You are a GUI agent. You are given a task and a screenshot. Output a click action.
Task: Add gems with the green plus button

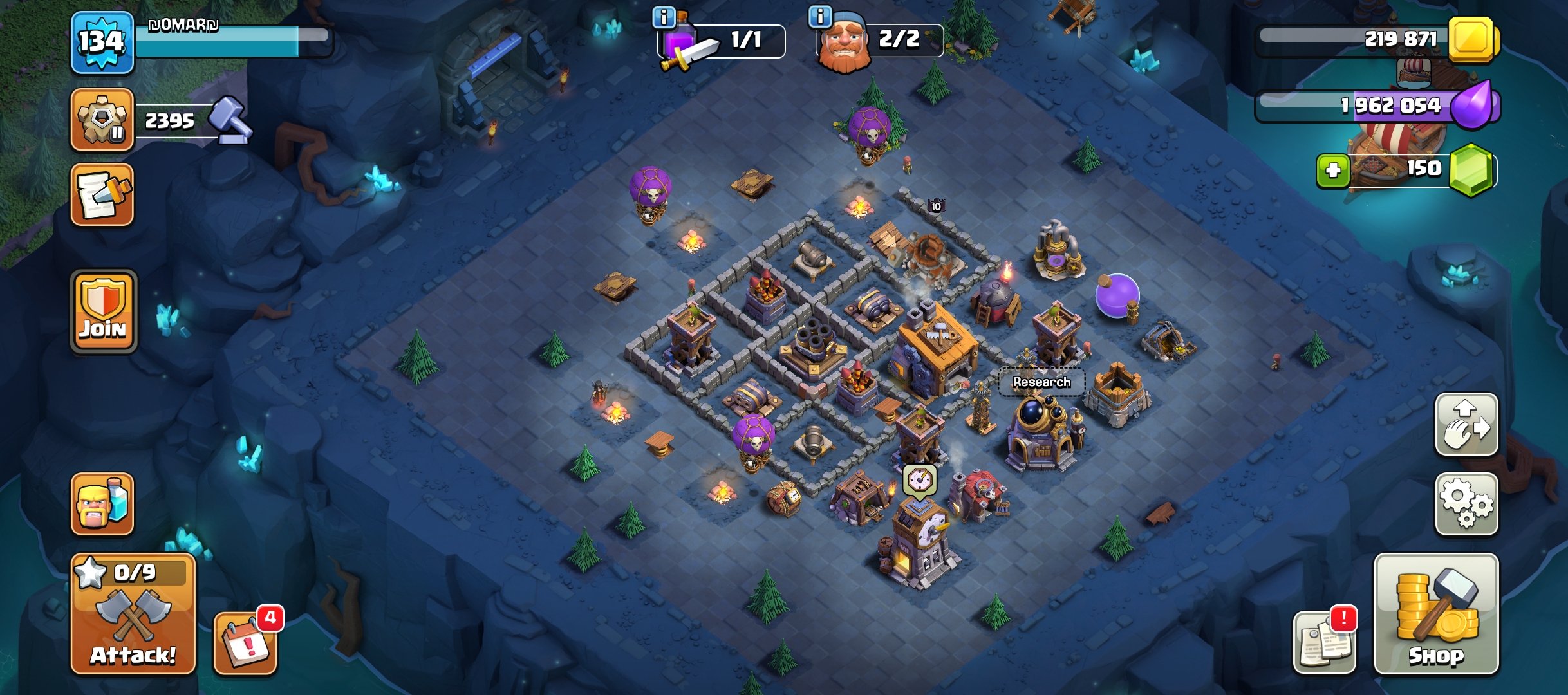[x=1333, y=171]
